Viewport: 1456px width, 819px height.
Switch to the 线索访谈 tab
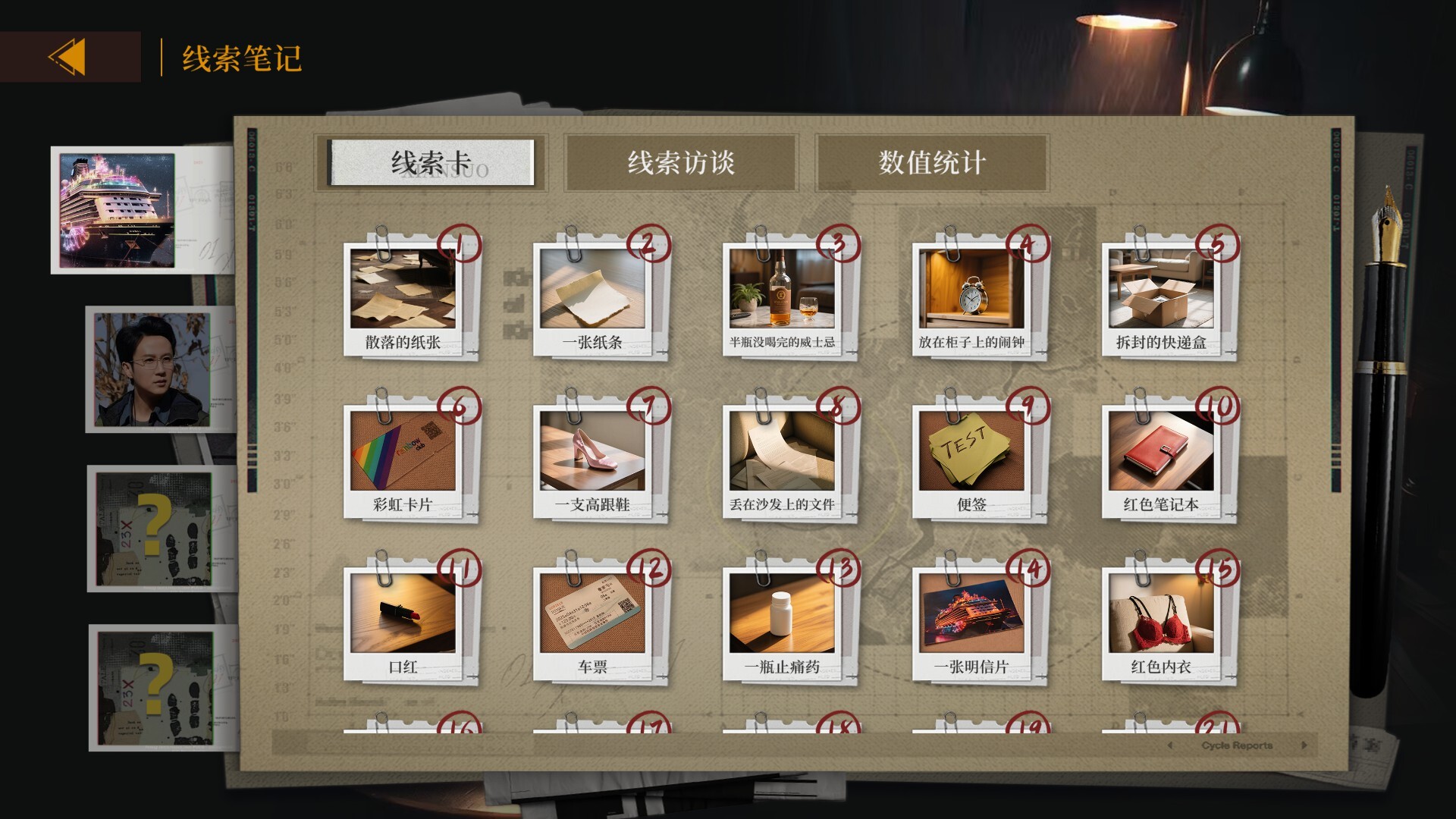[x=680, y=163]
